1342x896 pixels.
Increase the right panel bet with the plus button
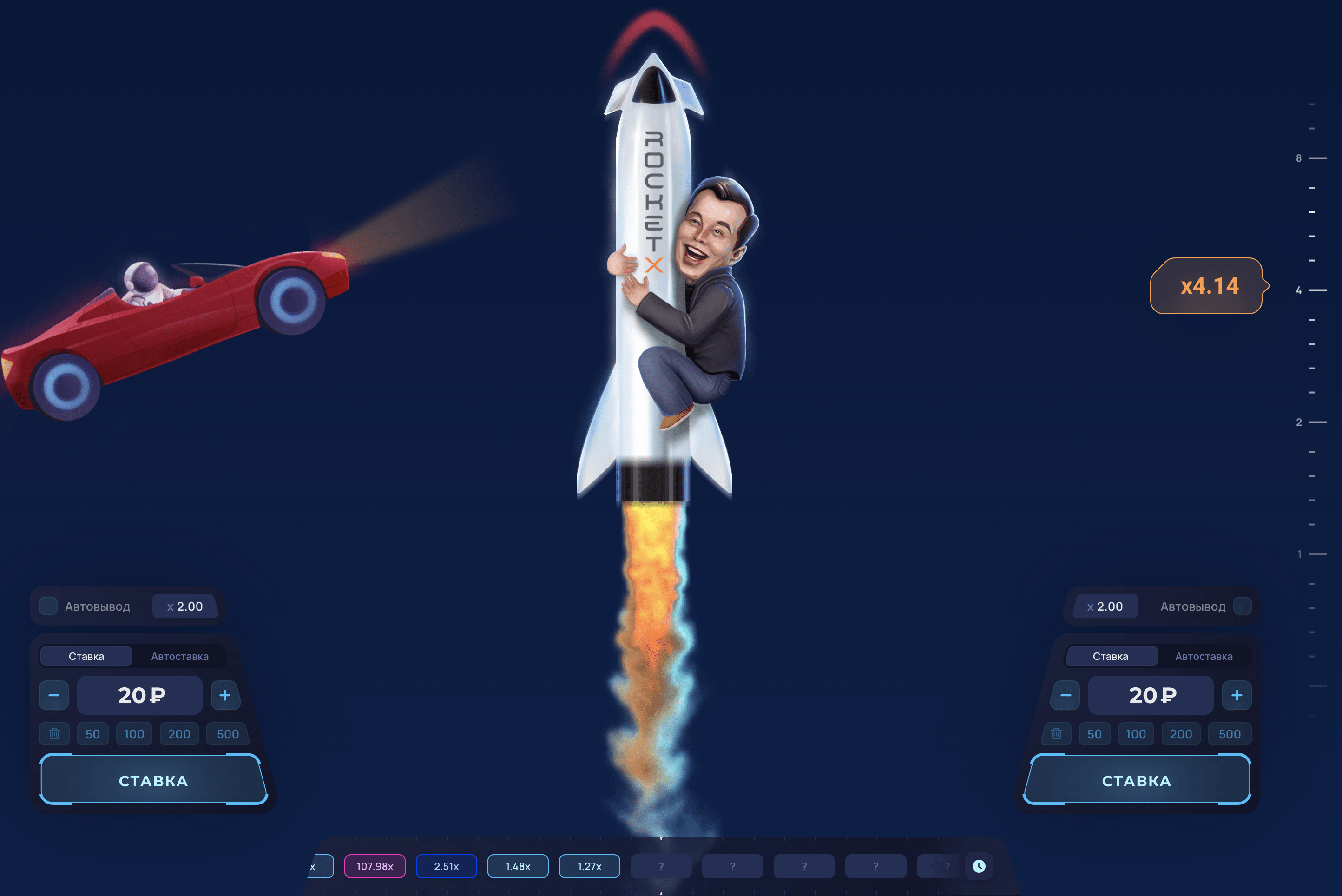(1237, 695)
